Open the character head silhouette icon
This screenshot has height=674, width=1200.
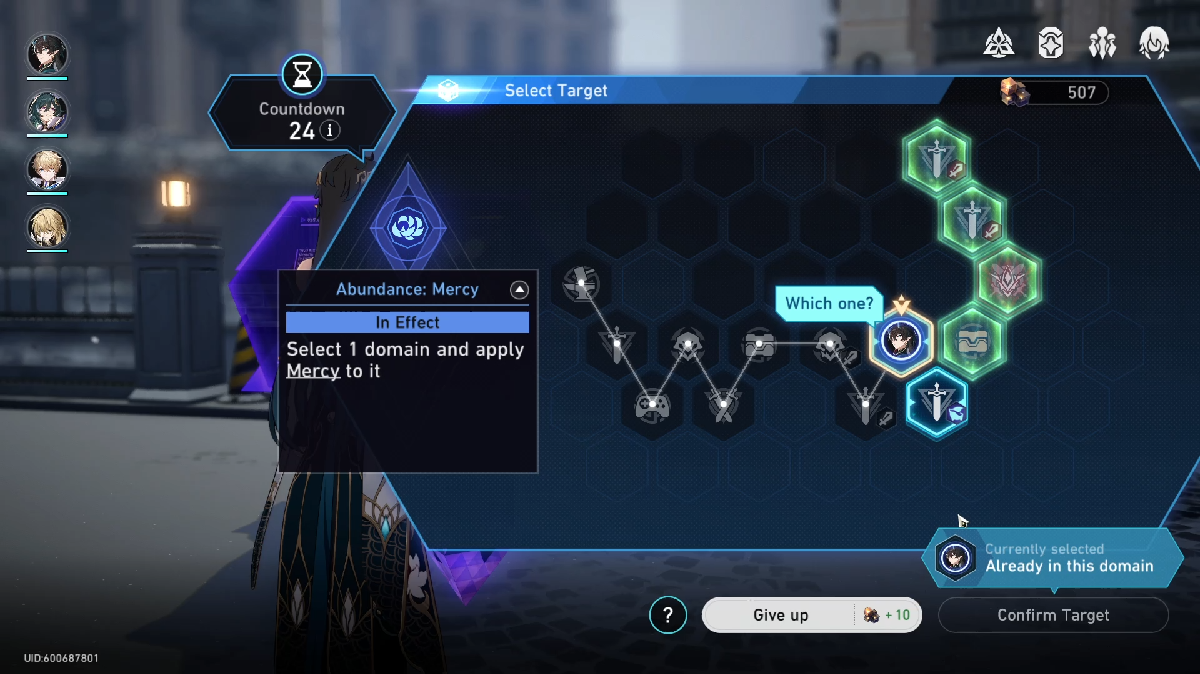[x=1154, y=43]
